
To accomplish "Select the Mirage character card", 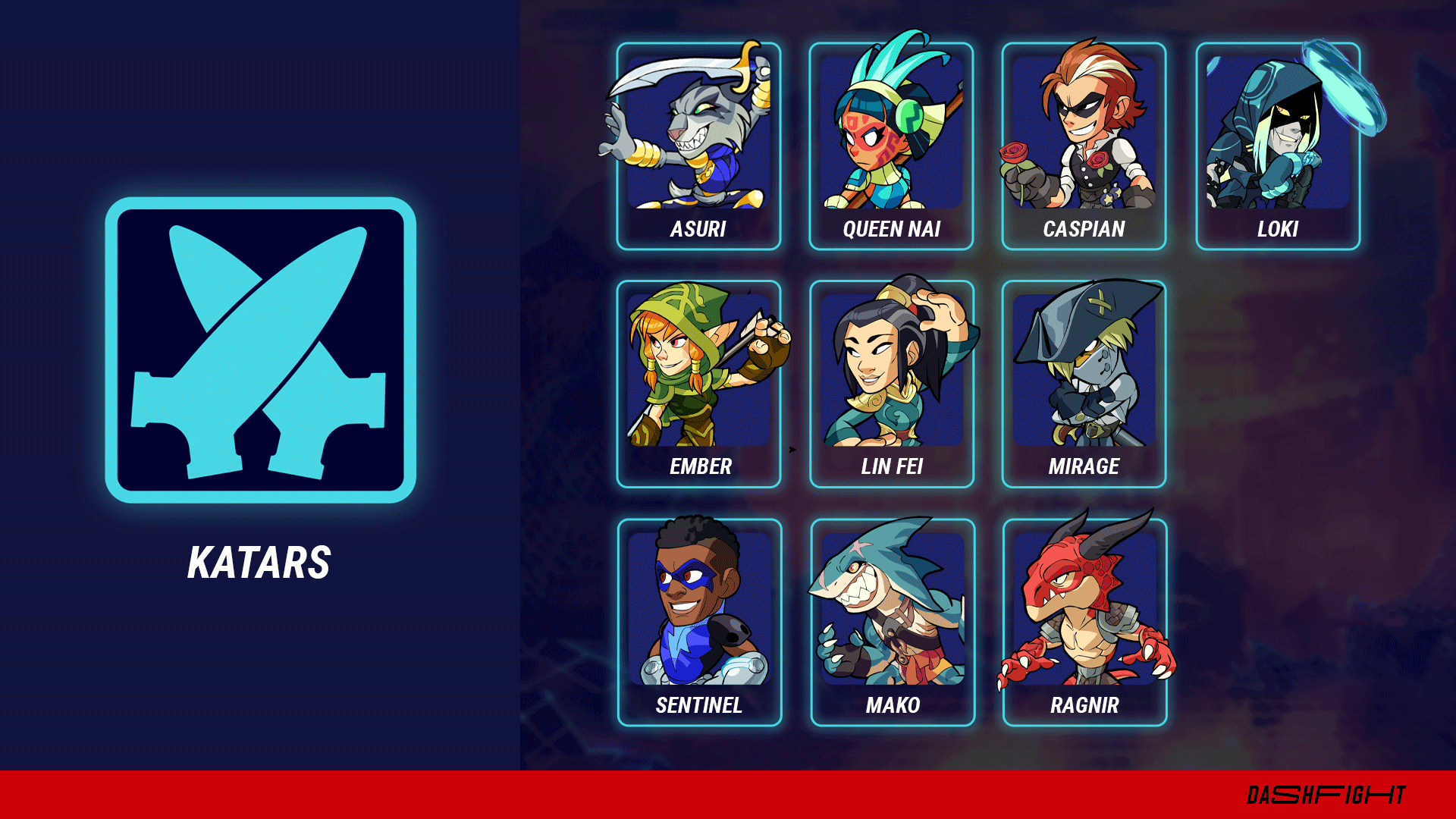I will (1084, 384).
